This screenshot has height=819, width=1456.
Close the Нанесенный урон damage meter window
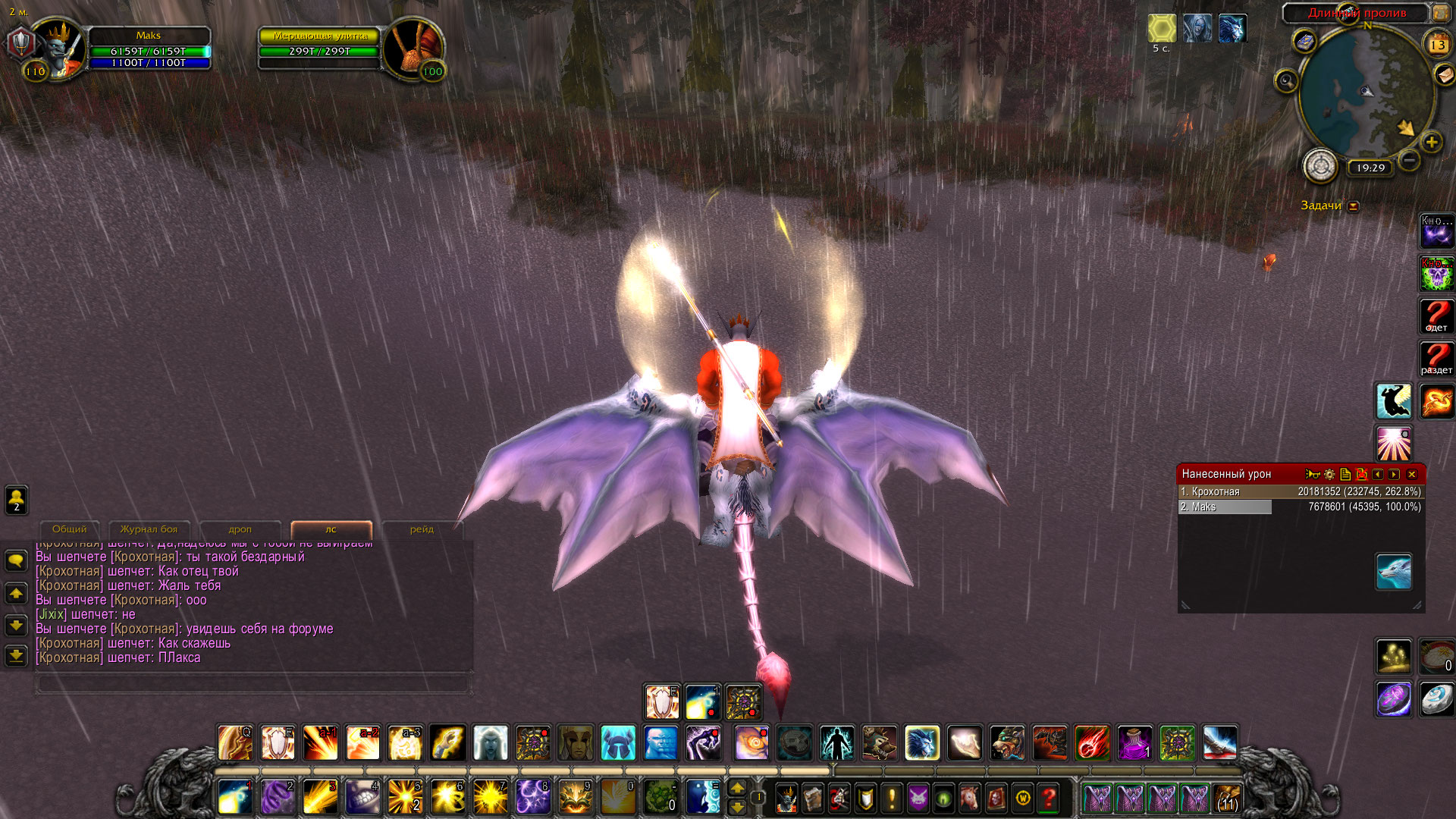coord(1412,474)
